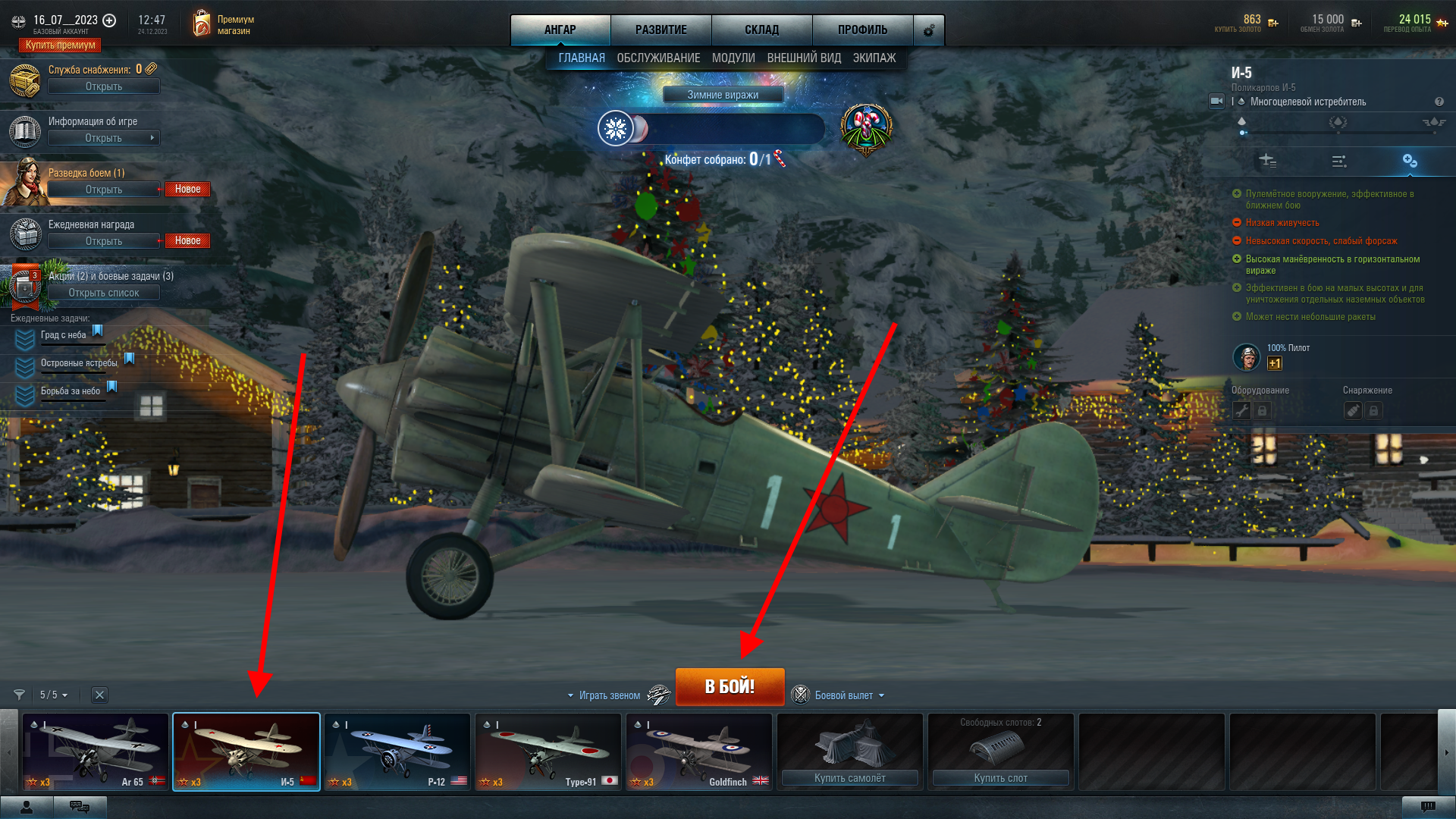The width and height of the screenshot is (1456, 819).
Task: Open the Акции task list
Action: pyautogui.click(x=103, y=293)
